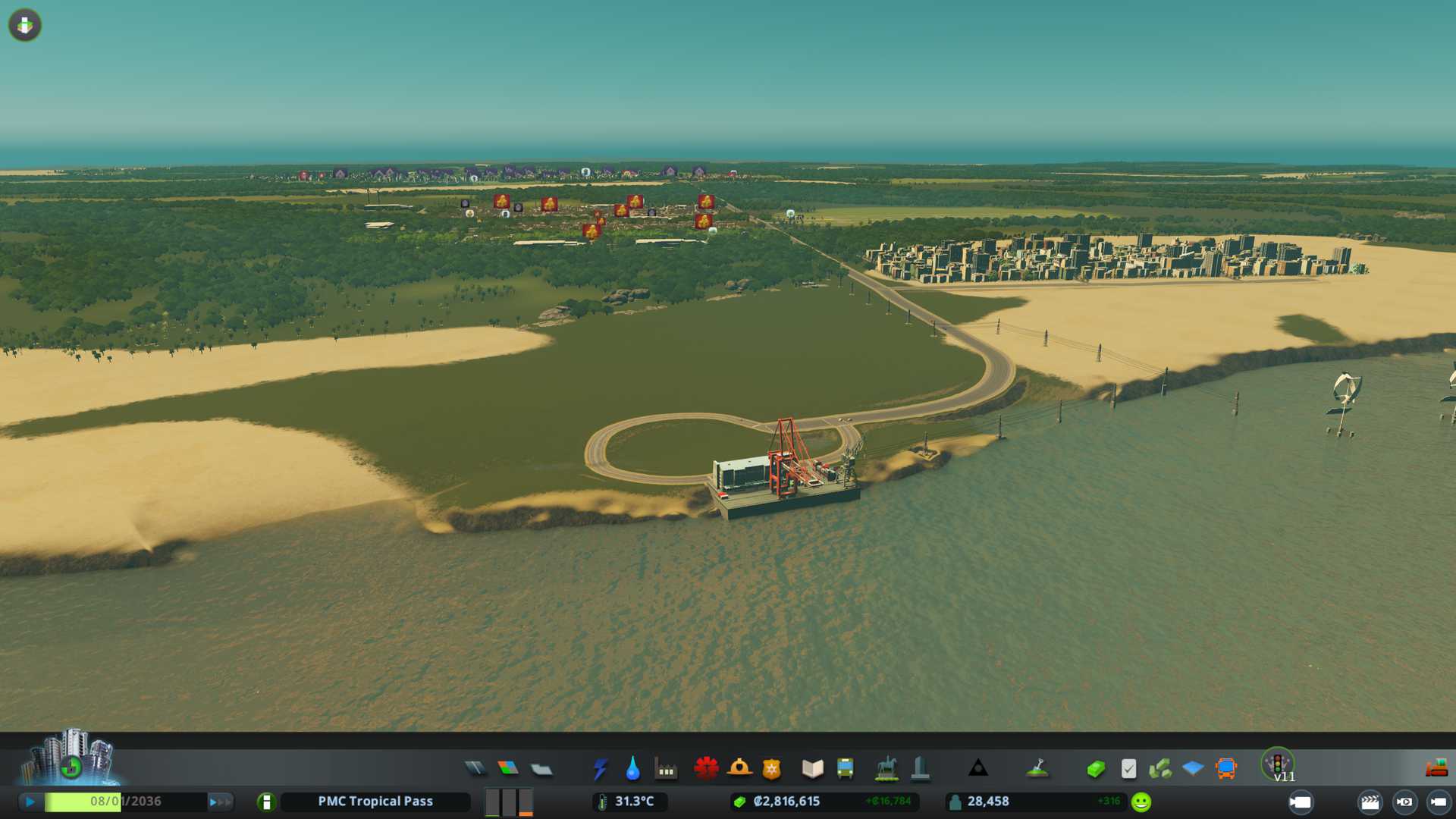
Task: Open city info next to PMC Tropical Pass
Action: click(266, 802)
